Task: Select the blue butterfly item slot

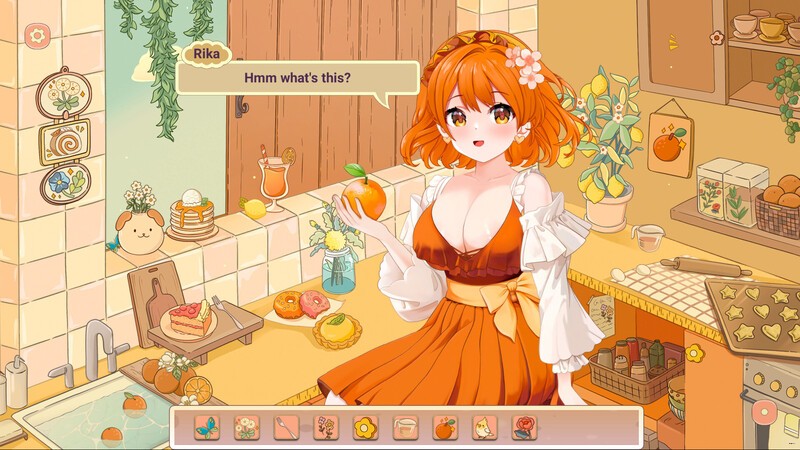Action: point(207,428)
